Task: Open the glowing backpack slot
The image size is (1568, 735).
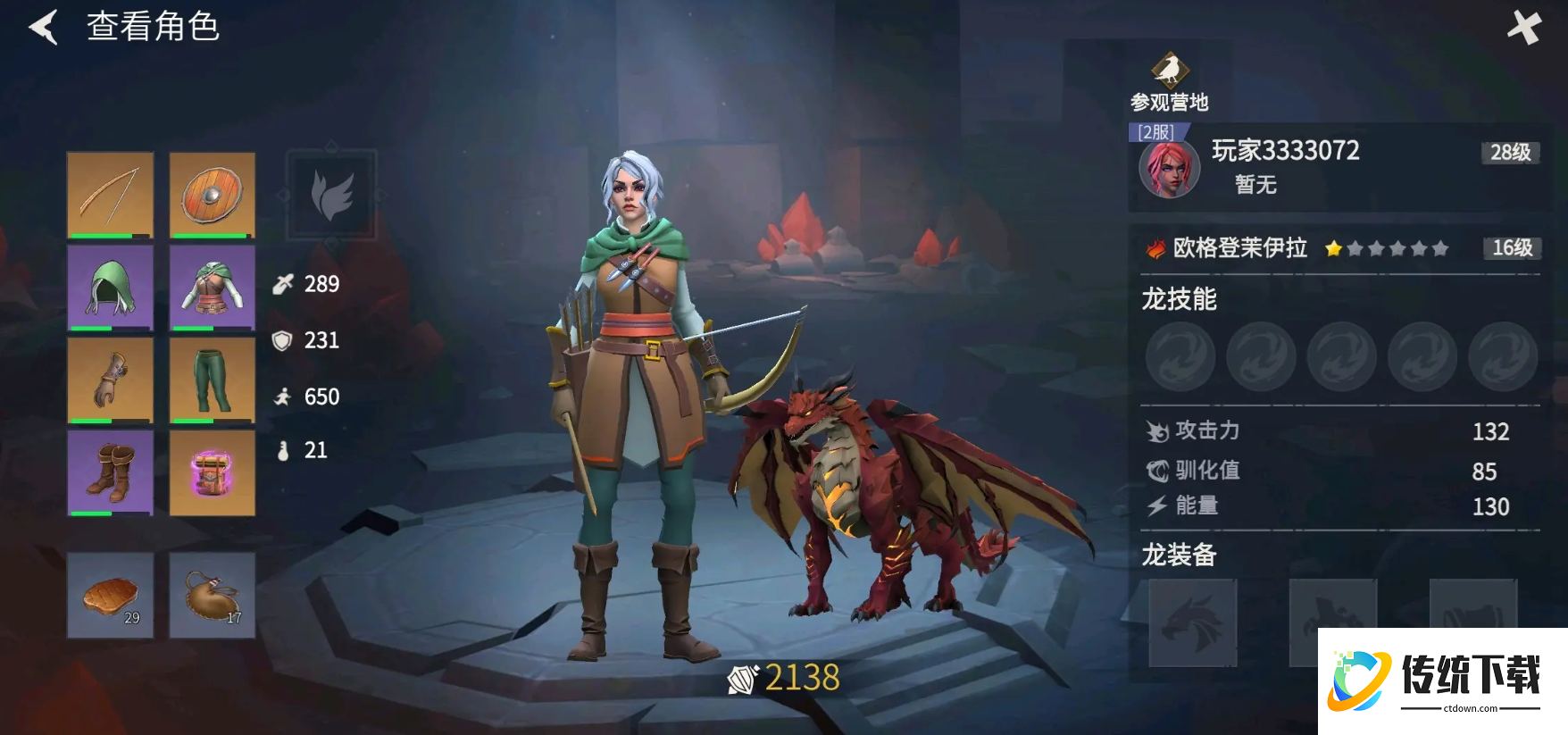Action: pos(213,472)
